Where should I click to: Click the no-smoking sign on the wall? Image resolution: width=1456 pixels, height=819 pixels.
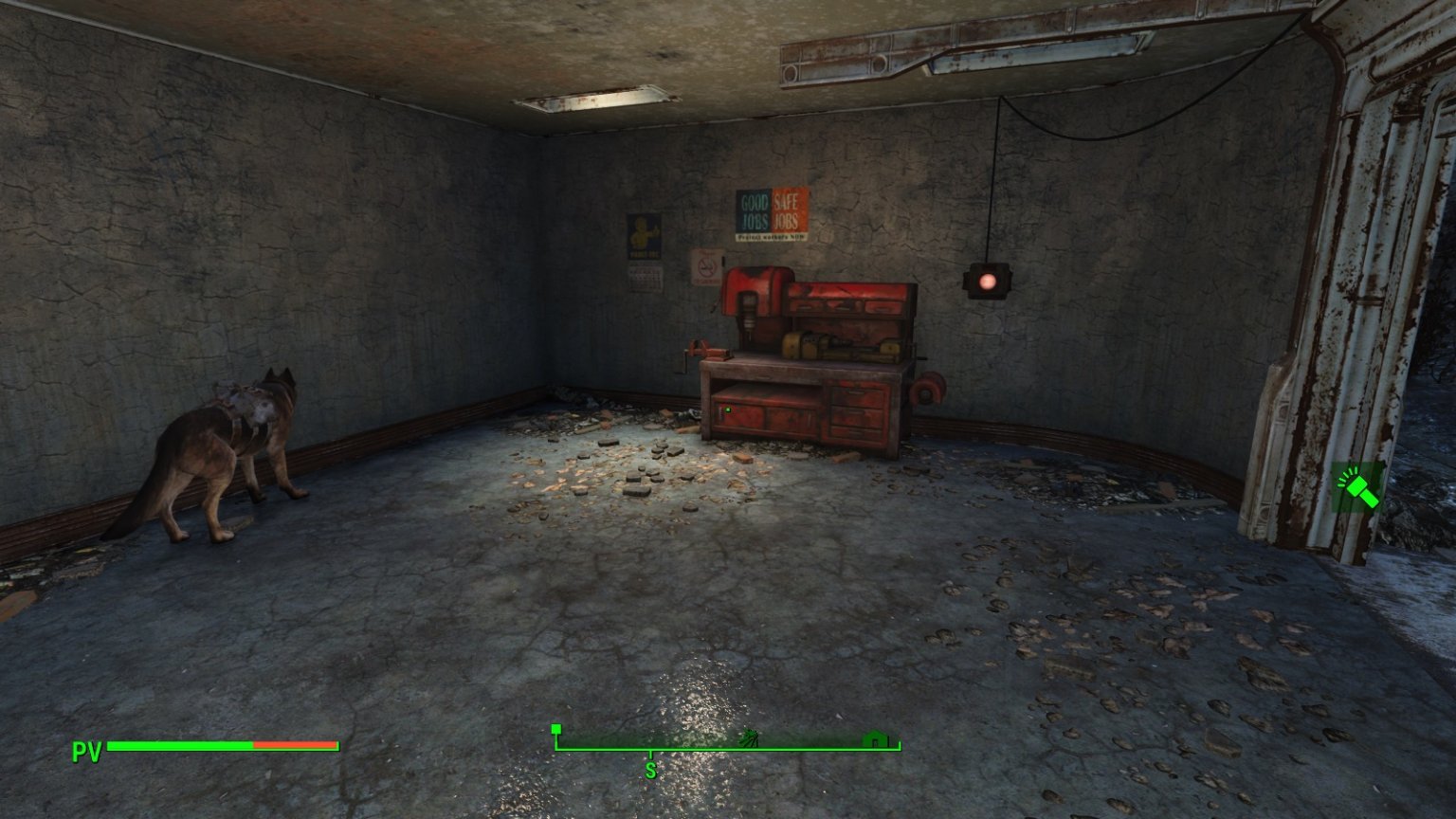point(706,266)
